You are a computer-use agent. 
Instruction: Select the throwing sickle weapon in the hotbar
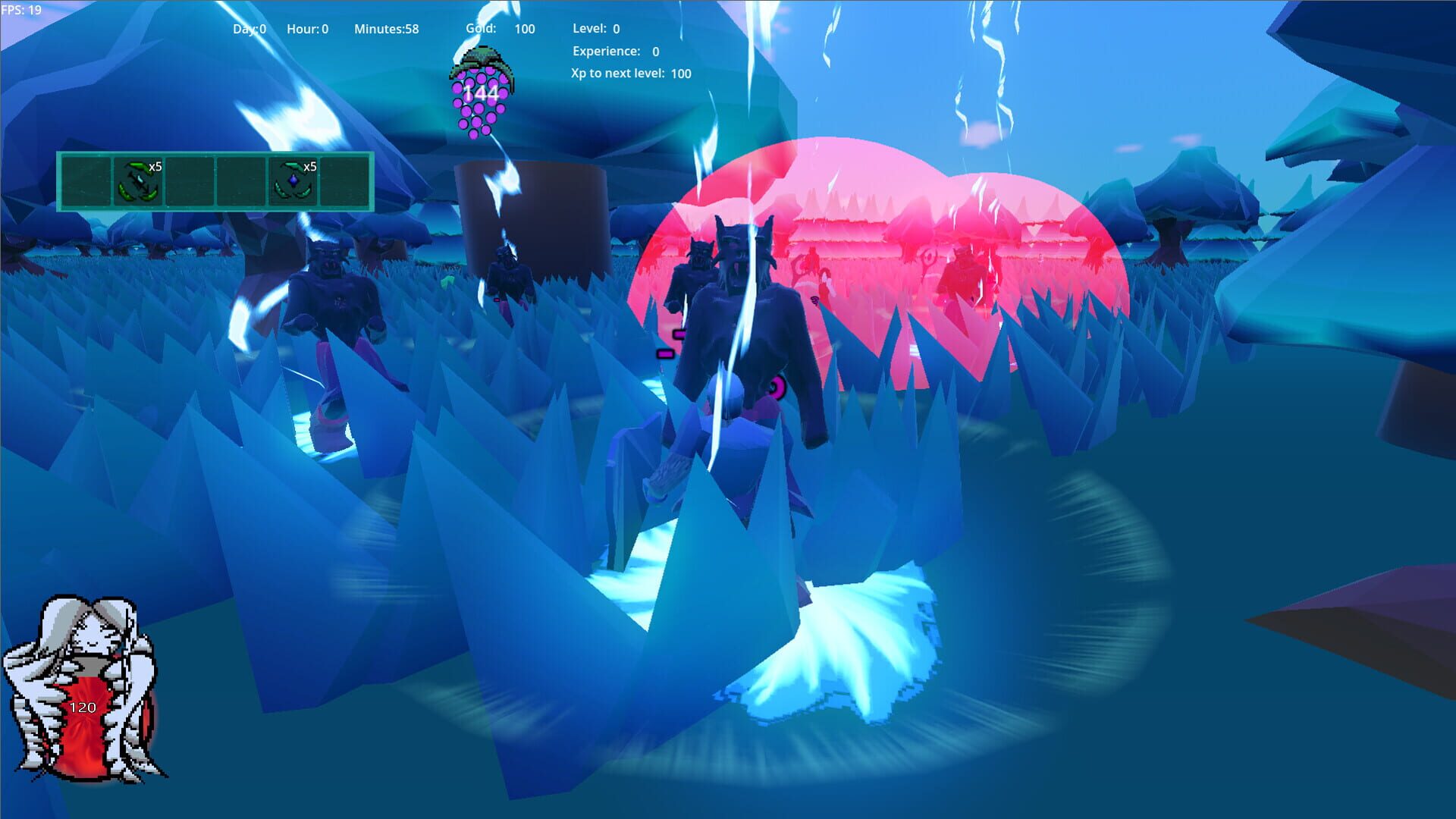pos(138,182)
